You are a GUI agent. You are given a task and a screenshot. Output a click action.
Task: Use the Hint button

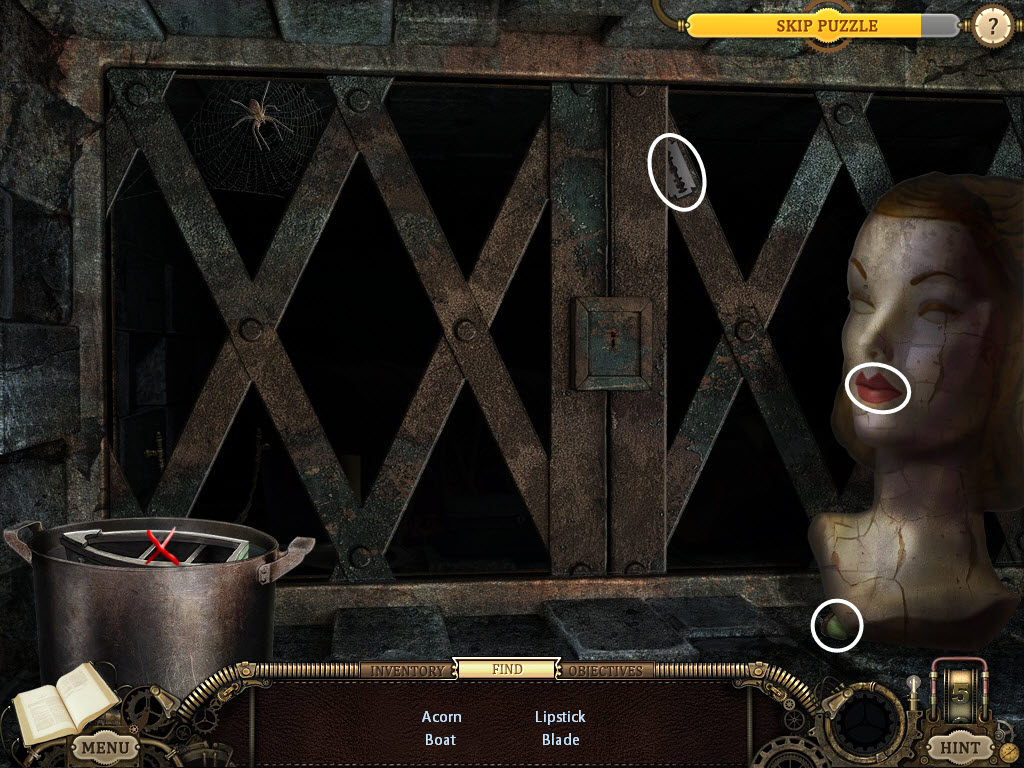[958, 746]
